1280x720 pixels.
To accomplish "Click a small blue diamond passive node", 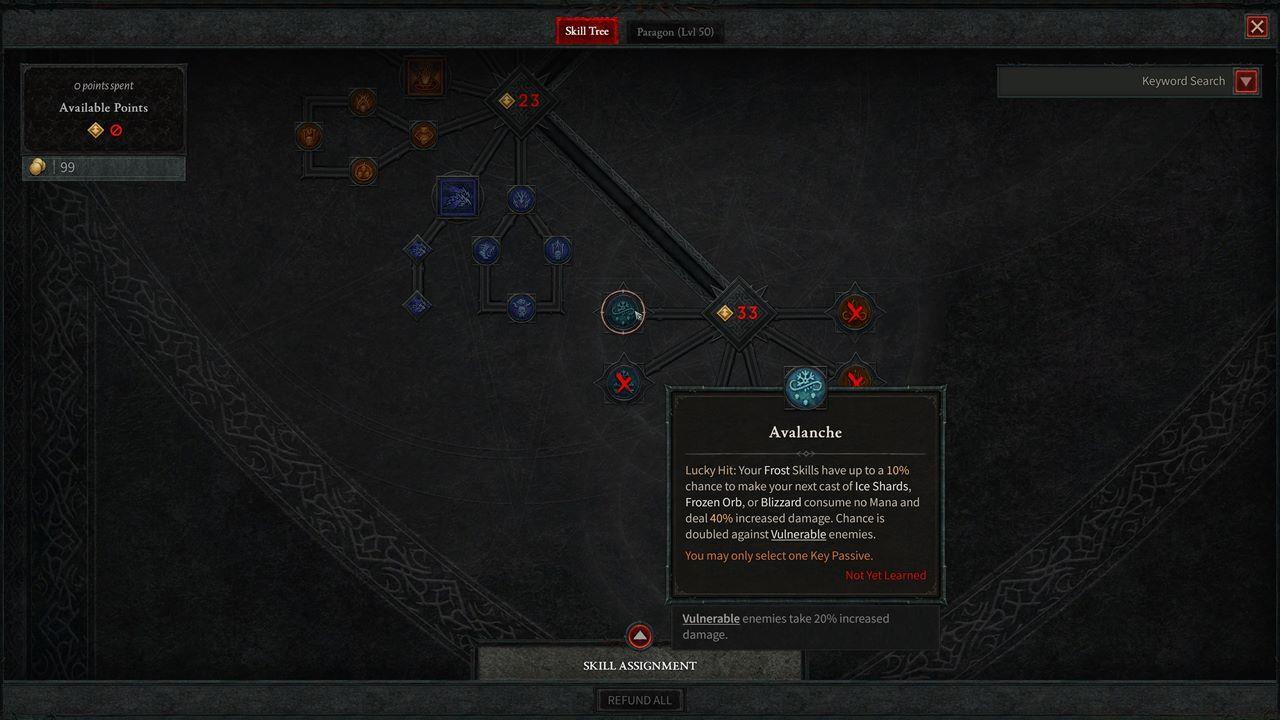I will tap(416, 248).
